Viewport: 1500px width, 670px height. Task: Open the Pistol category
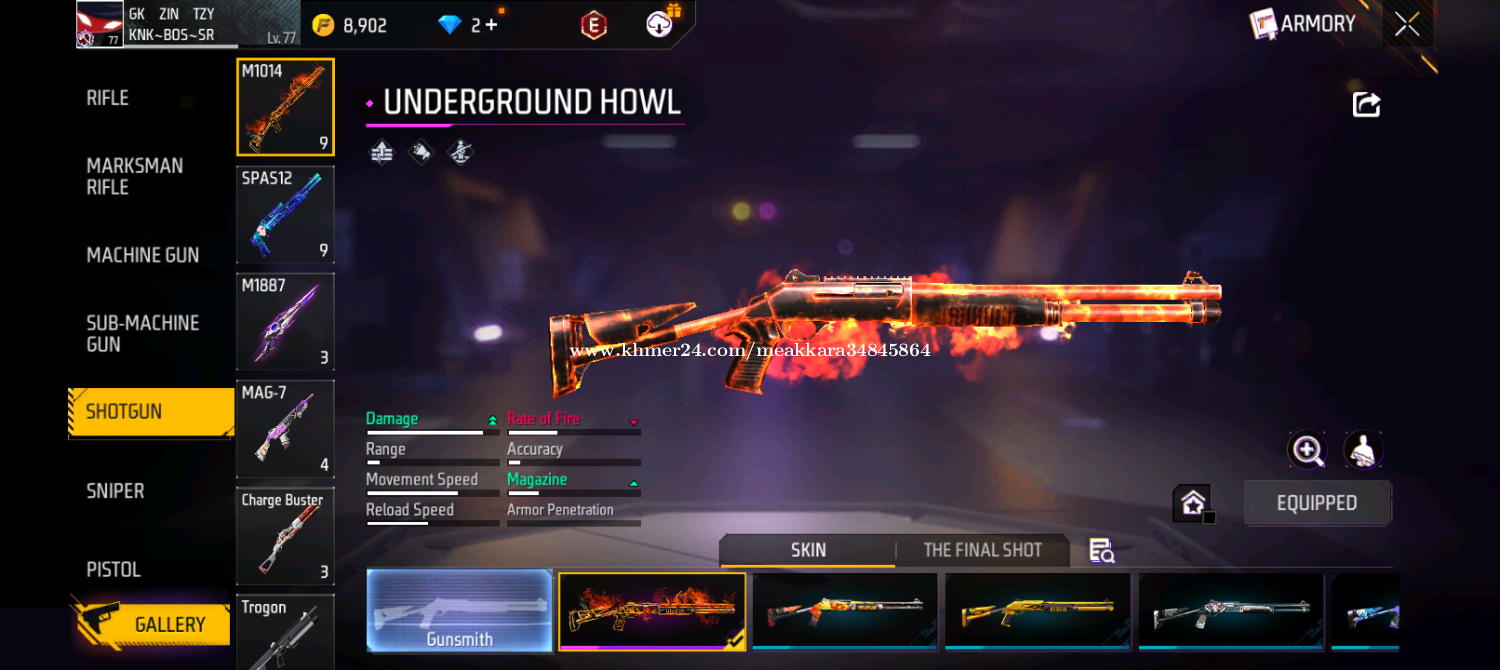[x=113, y=569]
